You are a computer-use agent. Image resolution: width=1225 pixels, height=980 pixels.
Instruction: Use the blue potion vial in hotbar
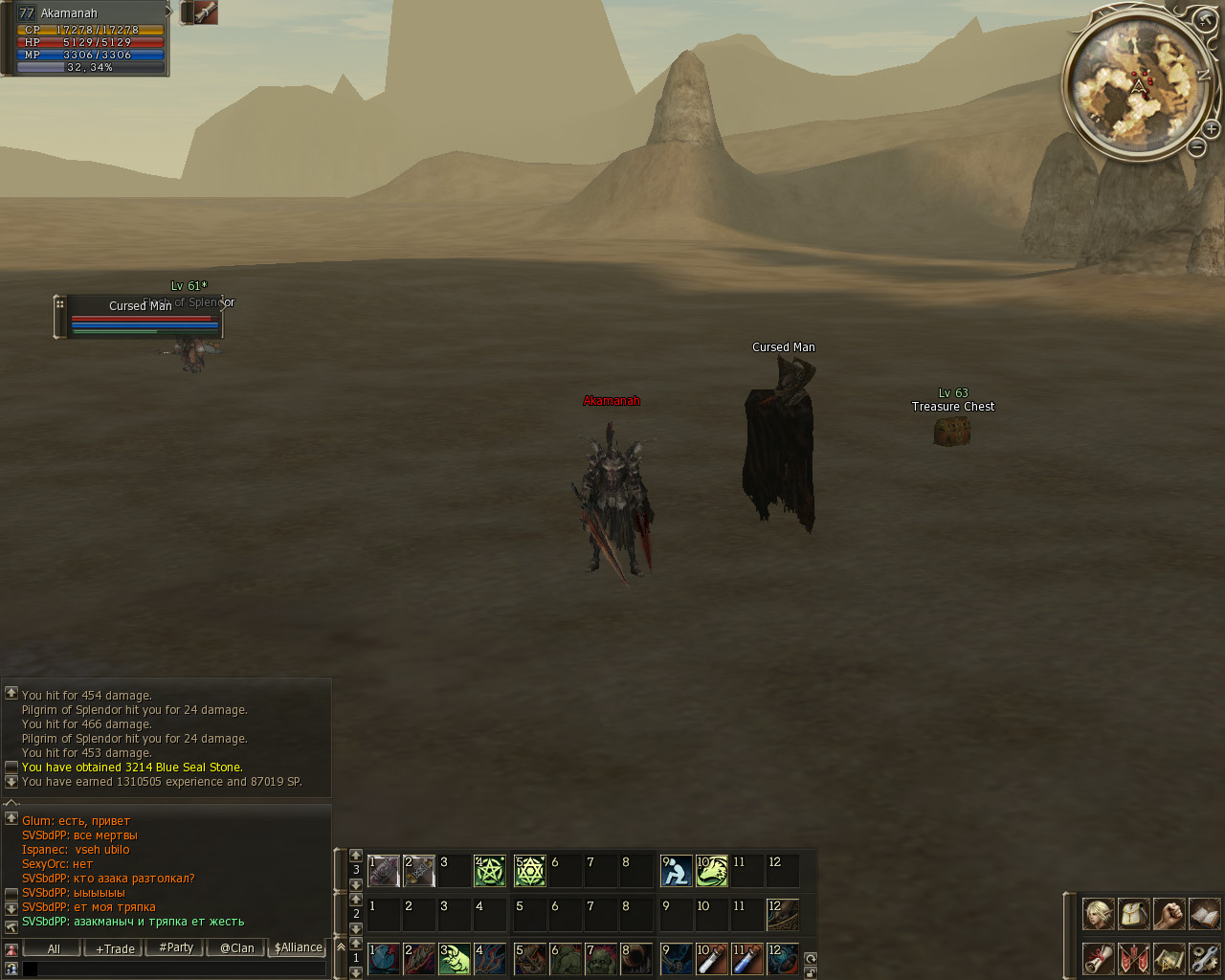point(747,958)
